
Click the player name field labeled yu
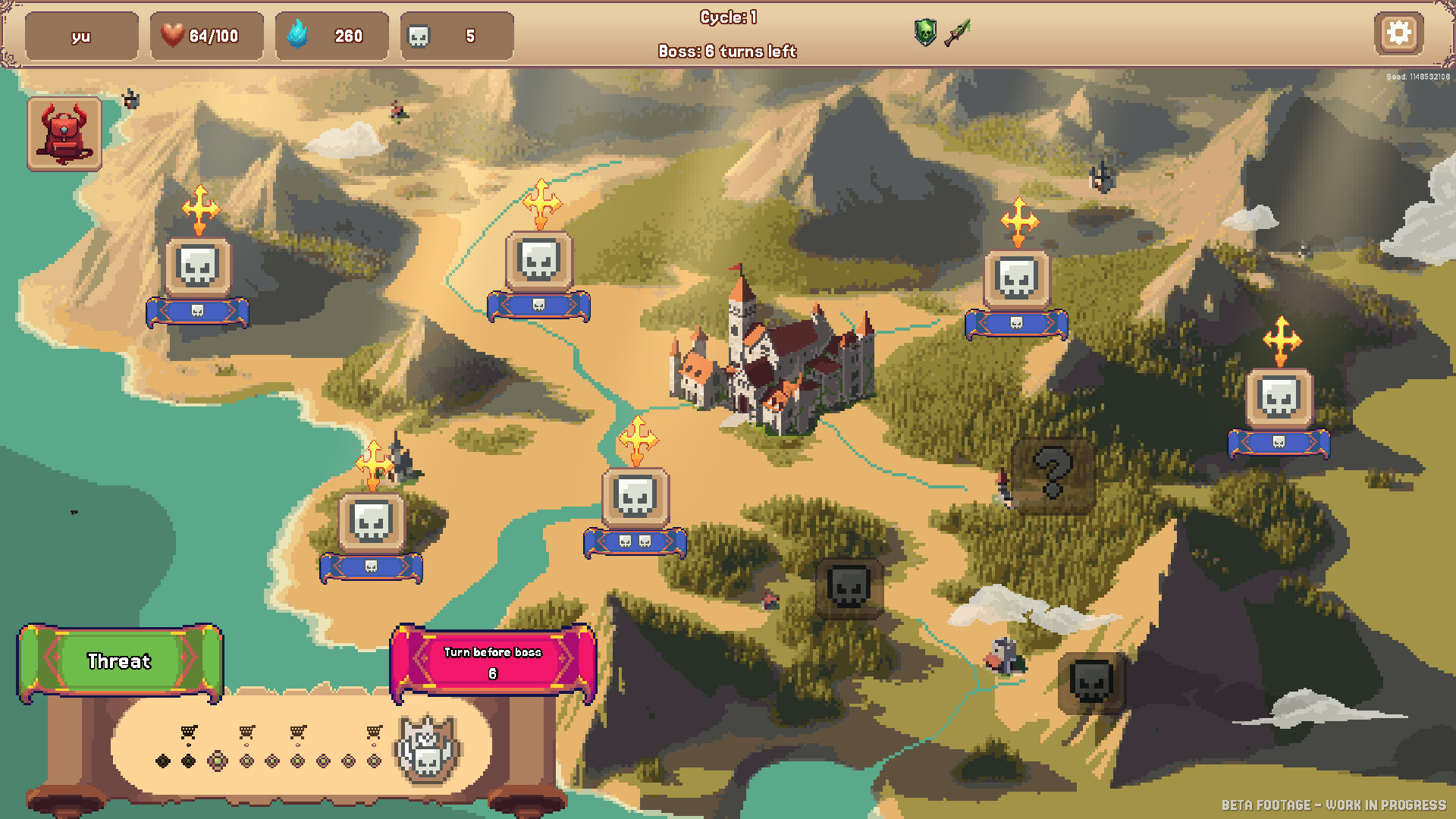click(x=81, y=34)
